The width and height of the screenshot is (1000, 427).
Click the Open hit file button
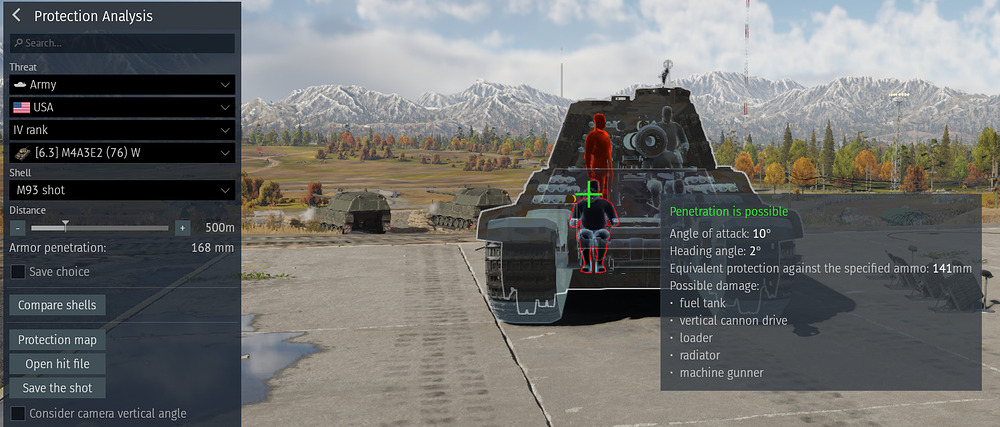[57, 364]
